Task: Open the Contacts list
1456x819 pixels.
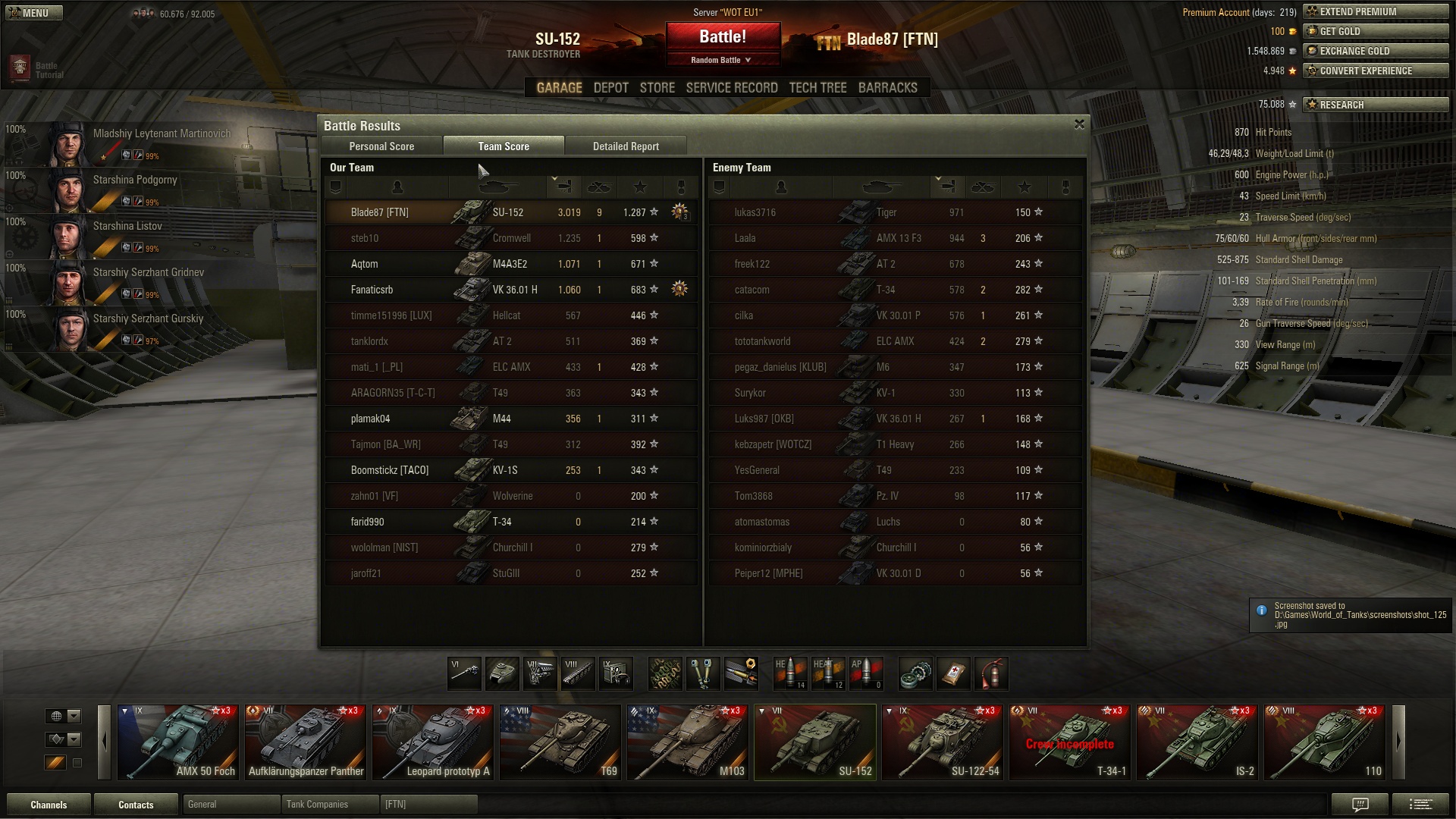Action: coord(136,805)
